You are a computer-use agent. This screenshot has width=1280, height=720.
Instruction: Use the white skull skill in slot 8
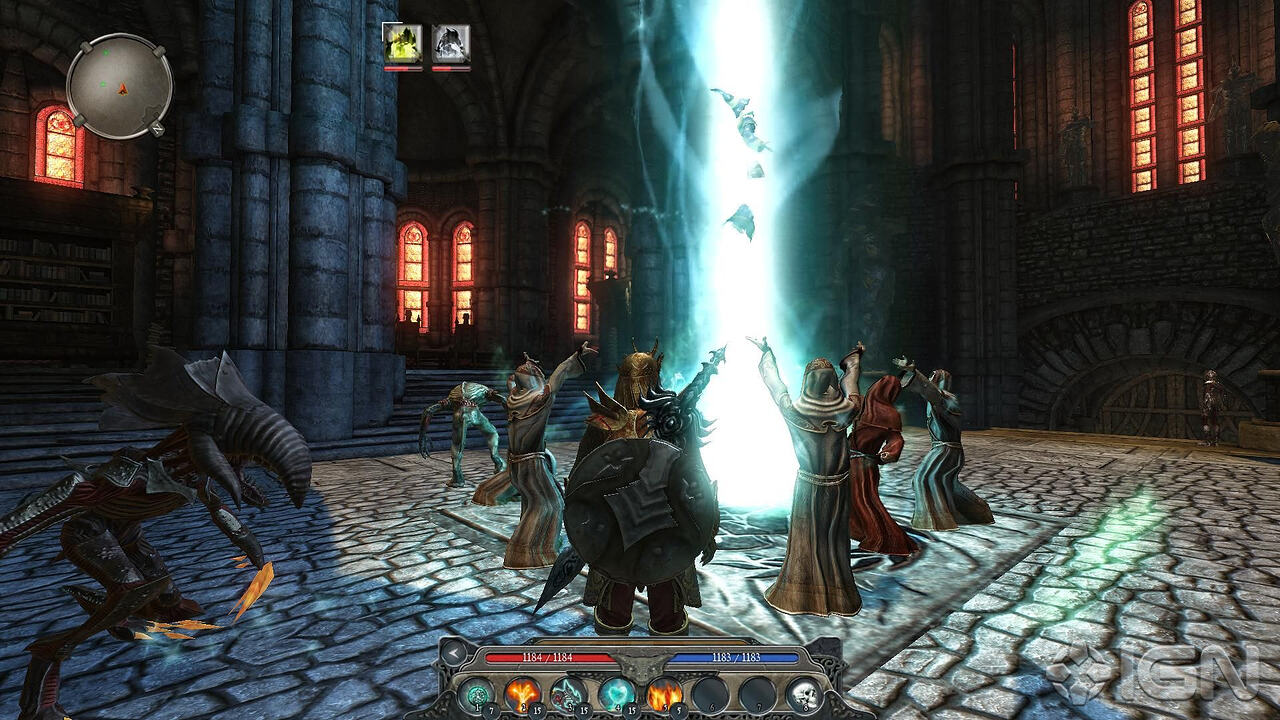(x=805, y=691)
